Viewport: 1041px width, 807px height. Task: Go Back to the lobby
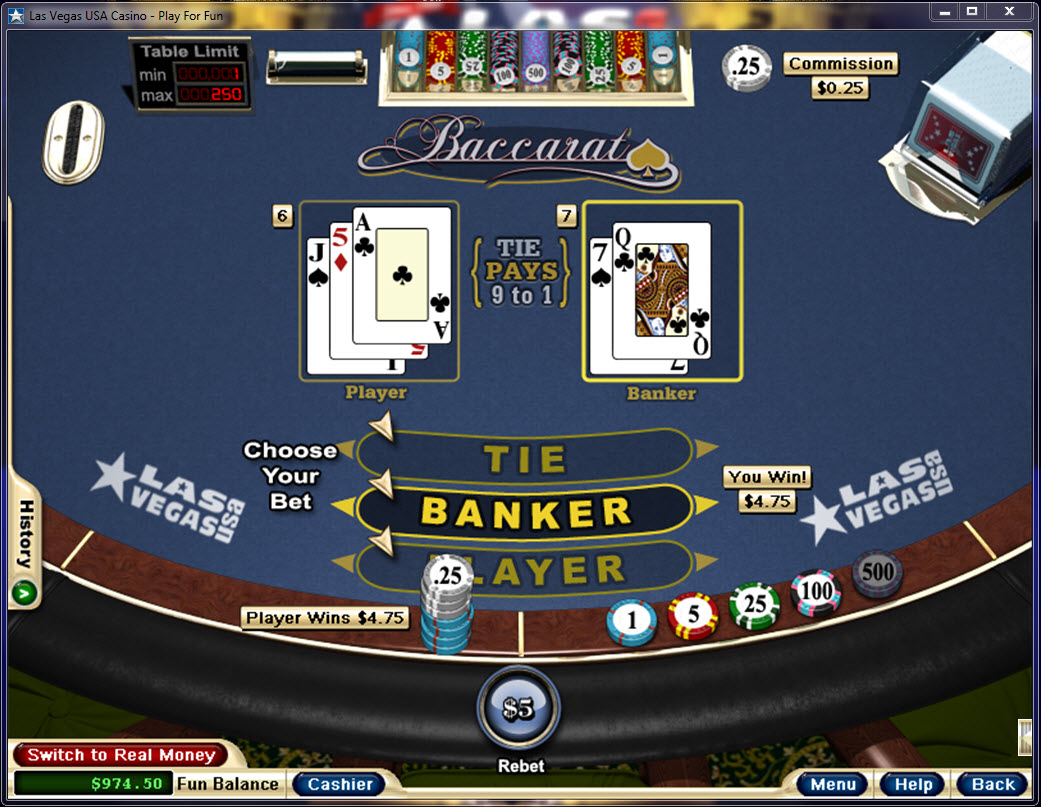[992, 784]
